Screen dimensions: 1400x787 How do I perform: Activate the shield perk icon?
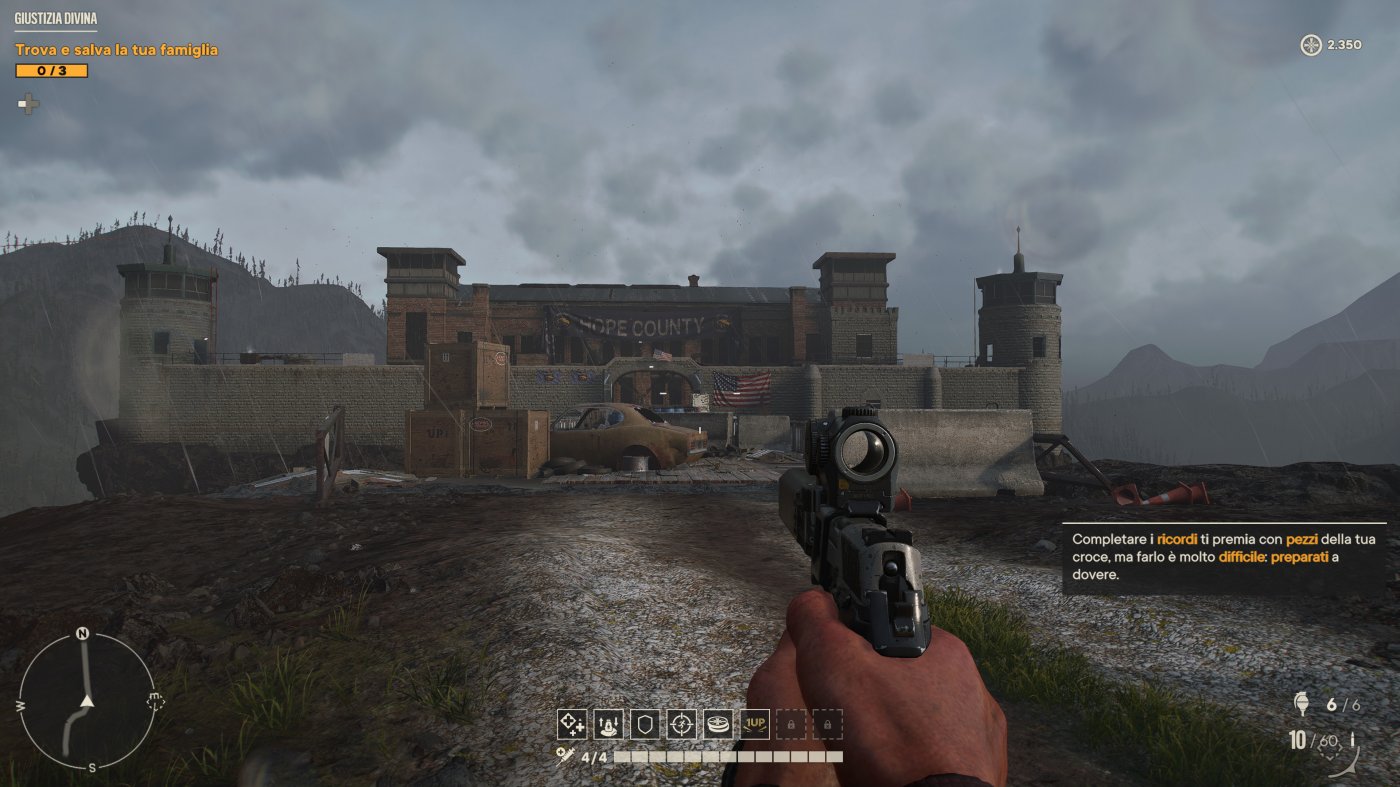click(645, 724)
